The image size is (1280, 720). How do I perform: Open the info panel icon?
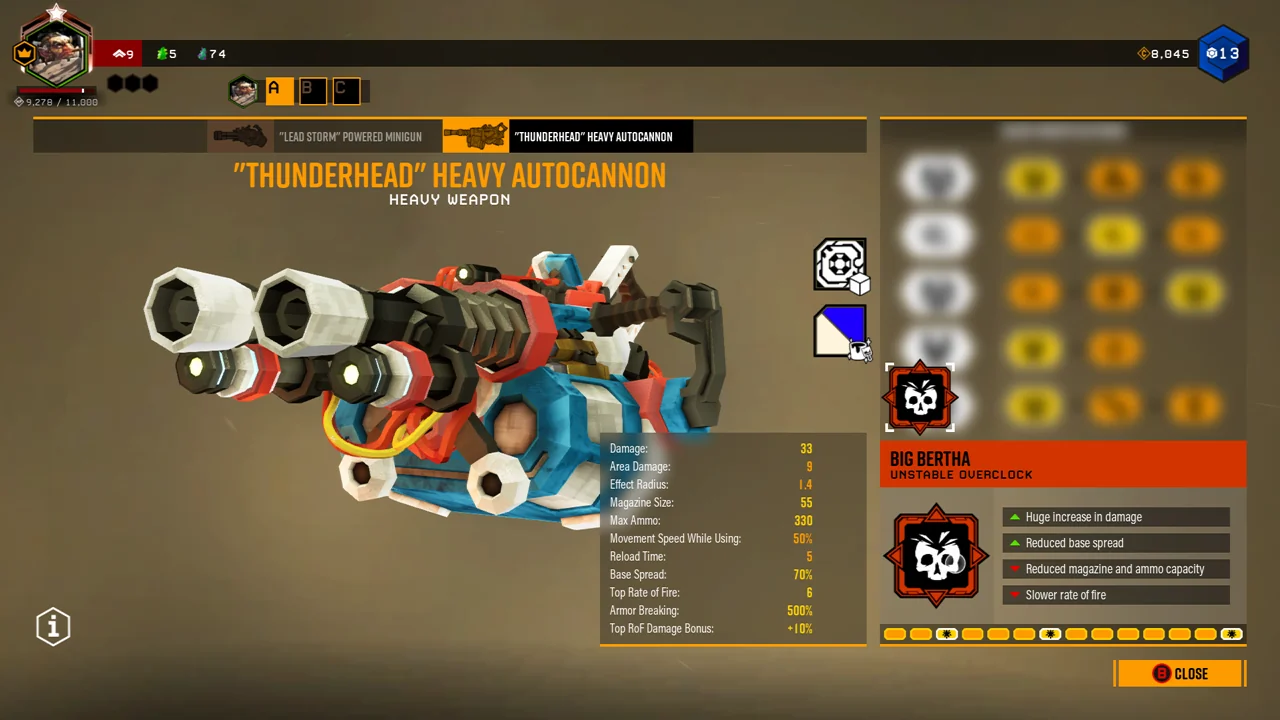[53, 627]
